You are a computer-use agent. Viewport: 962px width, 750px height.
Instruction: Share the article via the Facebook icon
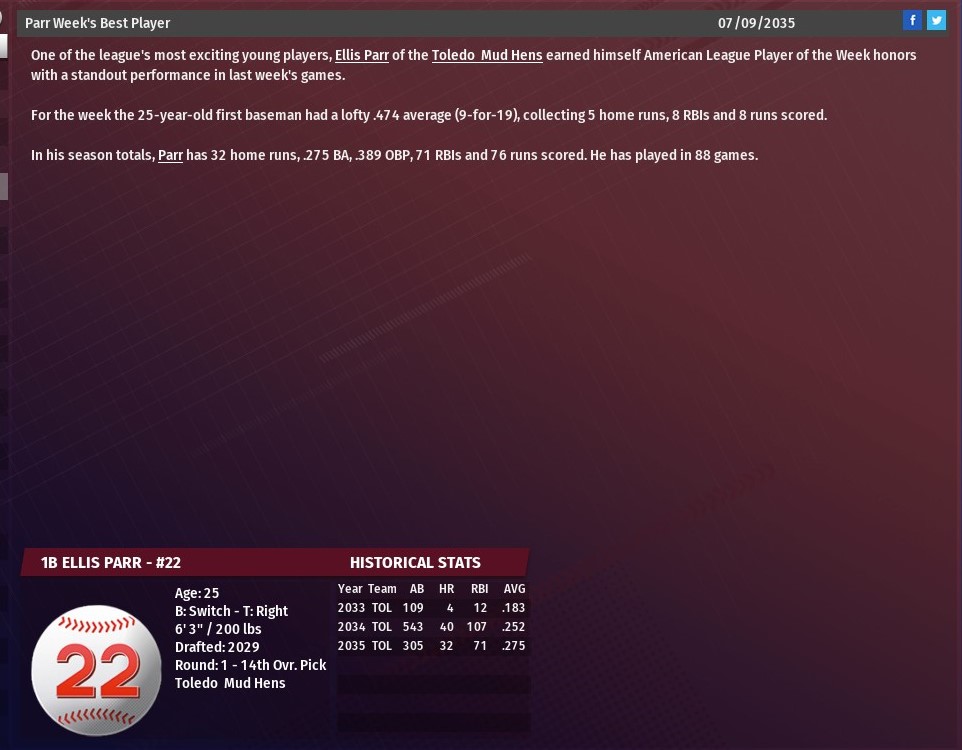(x=912, y=20)
